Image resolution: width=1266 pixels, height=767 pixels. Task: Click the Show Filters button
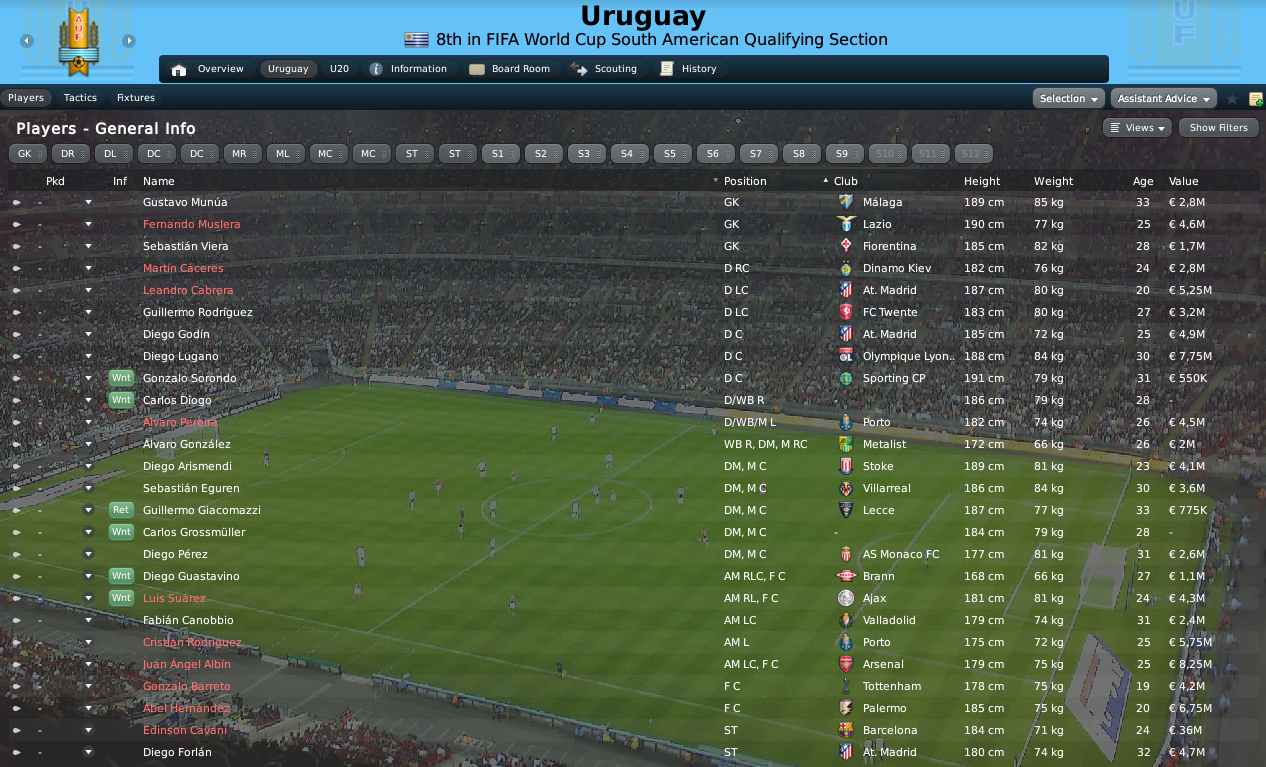tap(1218, 128)
